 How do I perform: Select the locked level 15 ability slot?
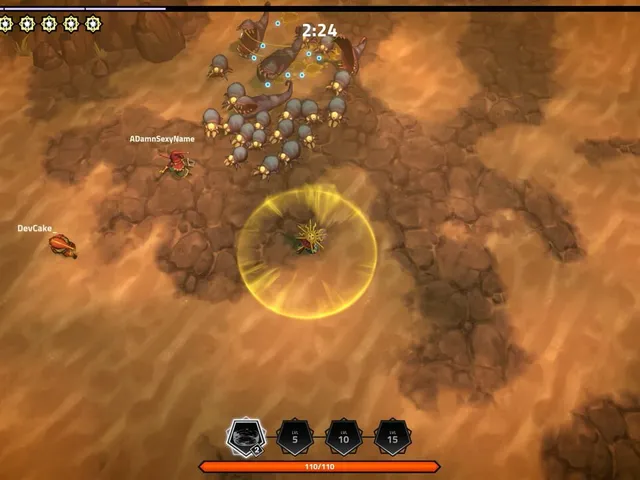pos(392,437)
